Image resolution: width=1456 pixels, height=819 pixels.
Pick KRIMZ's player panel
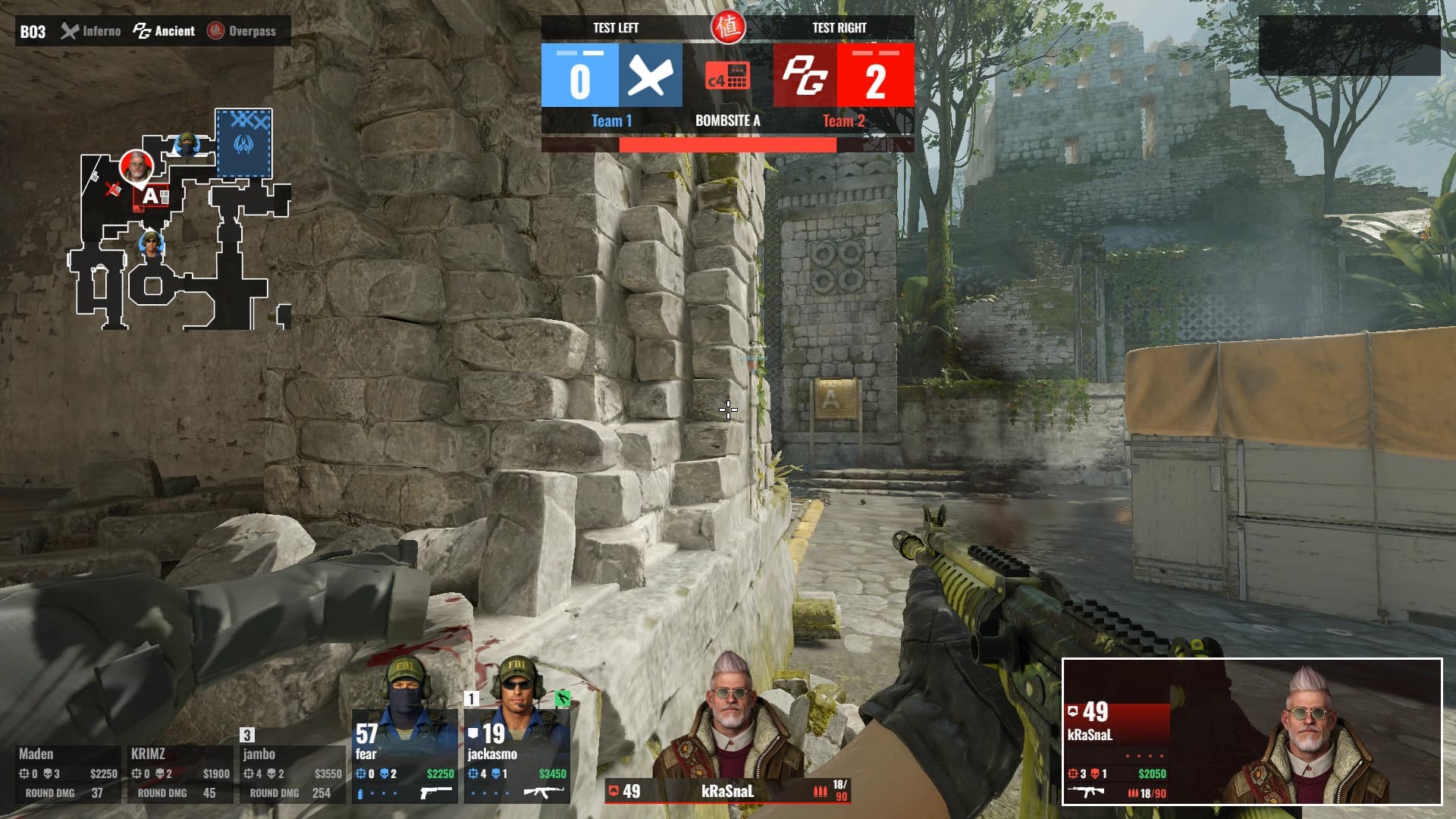pyautogui.click(x=180, y=773)
